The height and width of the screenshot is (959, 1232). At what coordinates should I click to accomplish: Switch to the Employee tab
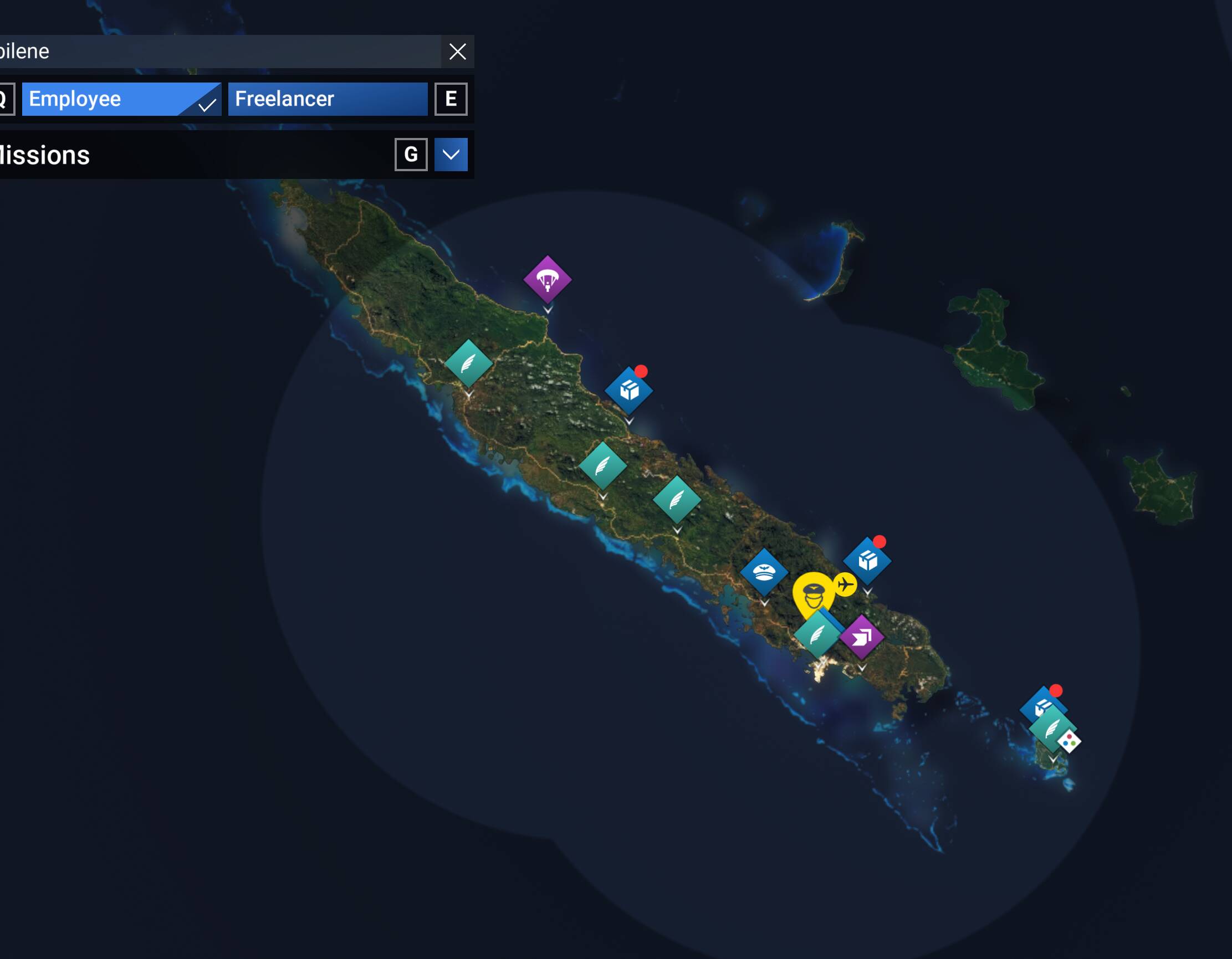tap(121, 99)
